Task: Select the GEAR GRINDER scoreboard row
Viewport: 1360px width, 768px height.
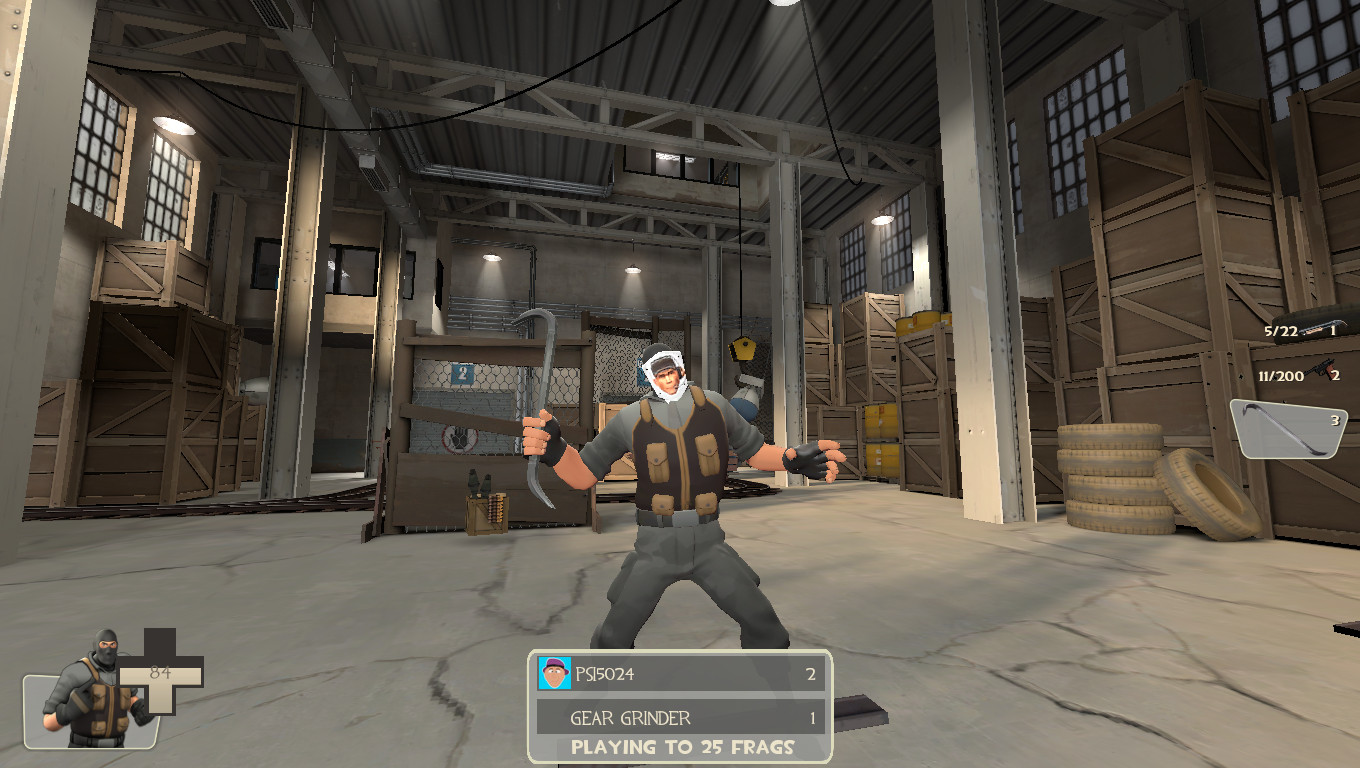Action: [x=680, y=717]
